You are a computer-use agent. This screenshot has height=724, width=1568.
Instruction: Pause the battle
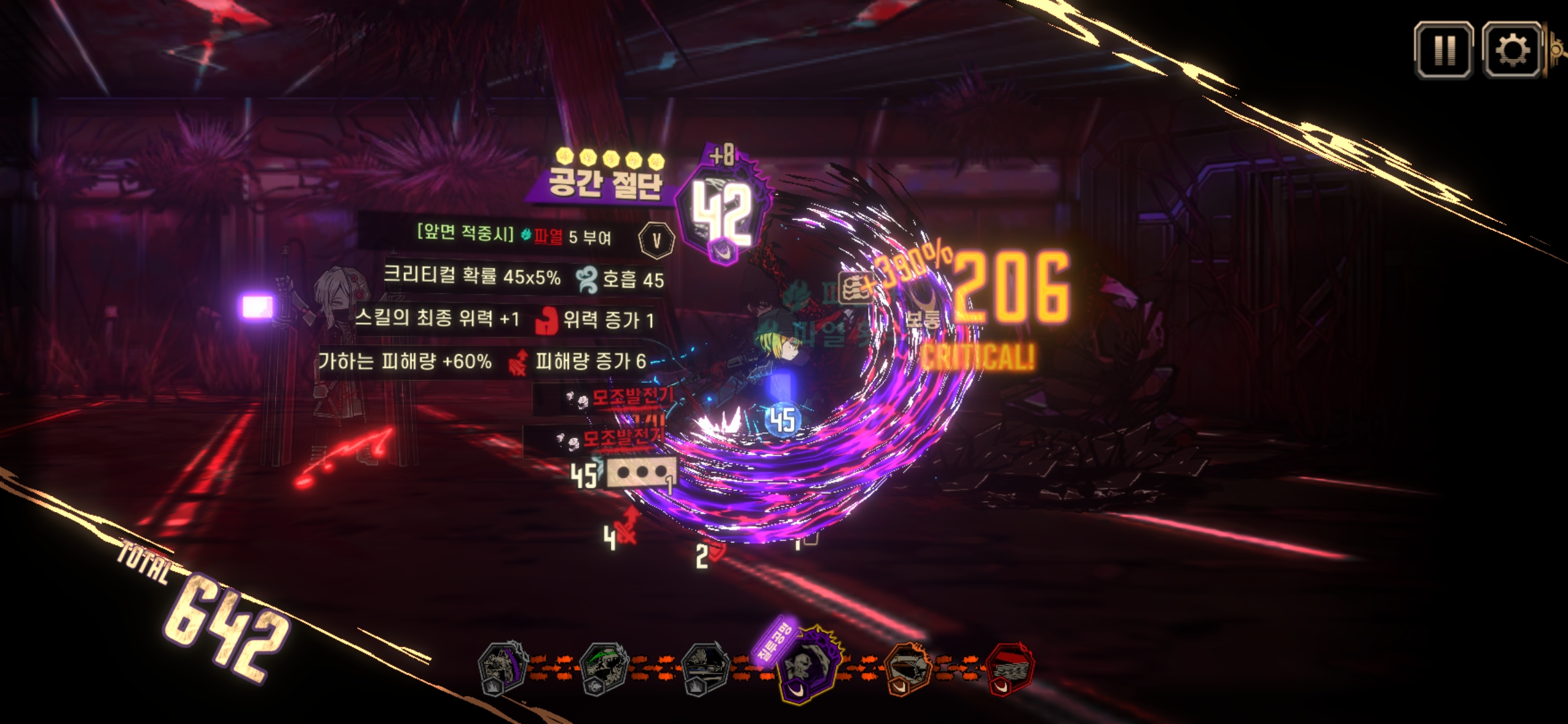click(x=1443, y=50)
